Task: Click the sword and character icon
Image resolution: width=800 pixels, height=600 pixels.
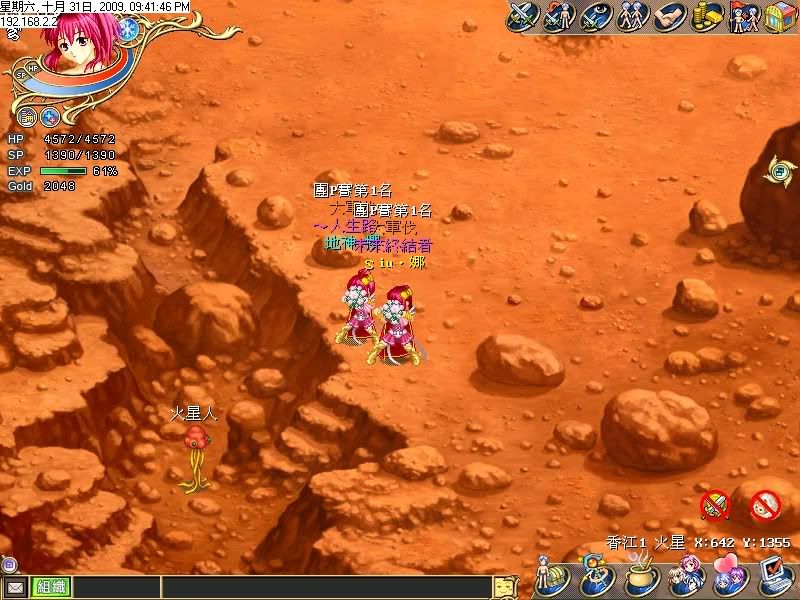Action: (x=558, y=17)
